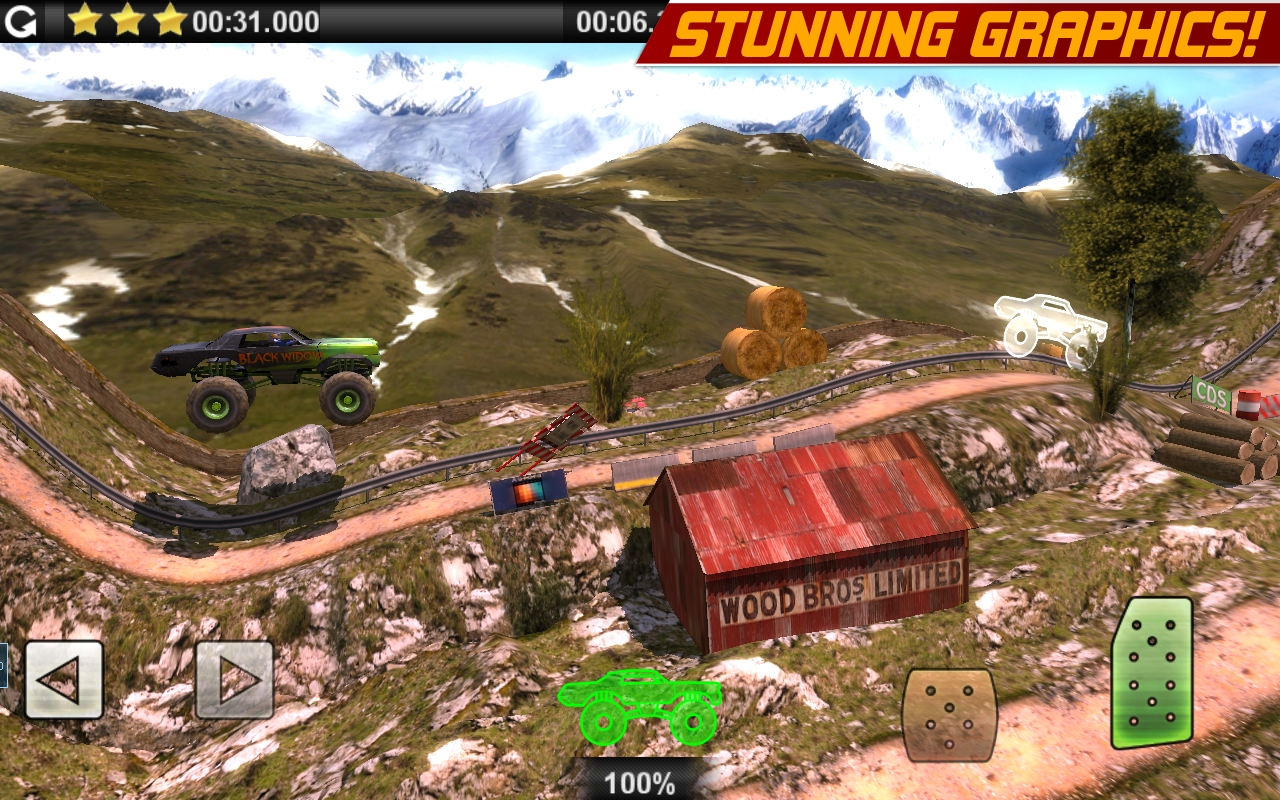
Task: Select the green truck outline icon
Action: click(x=640, y=706)
